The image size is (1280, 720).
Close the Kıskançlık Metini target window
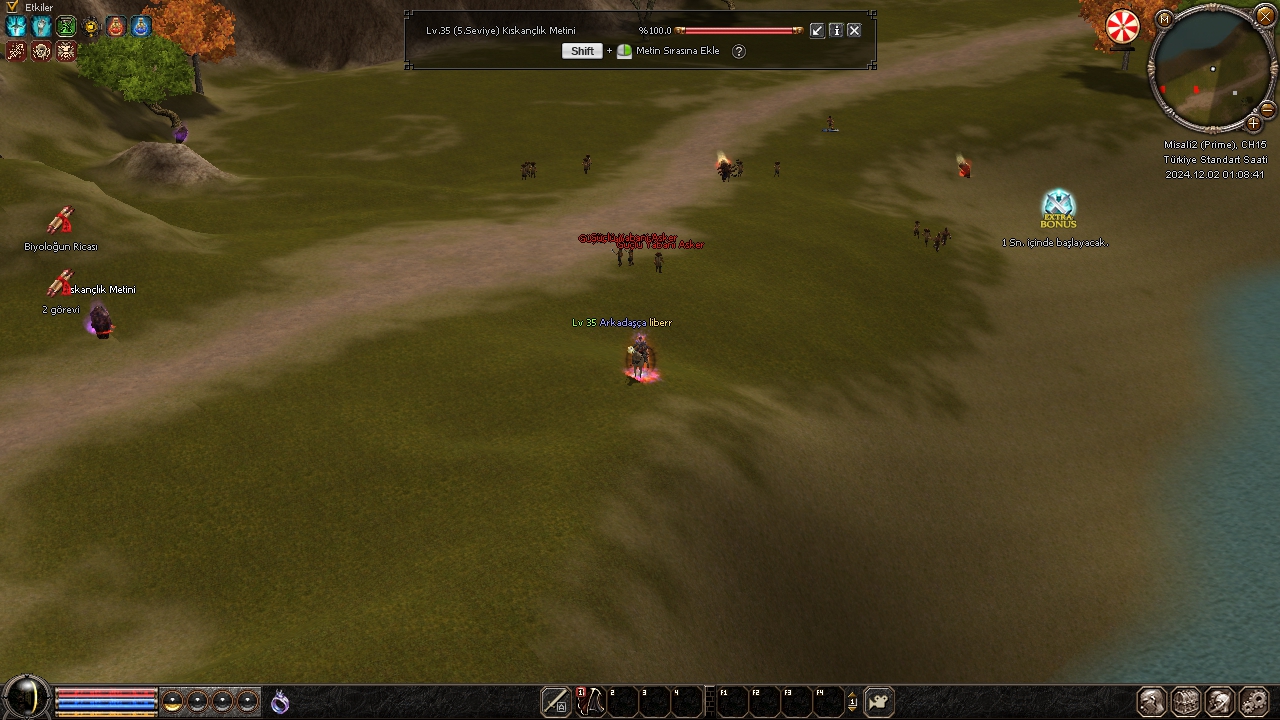point(854,31)
